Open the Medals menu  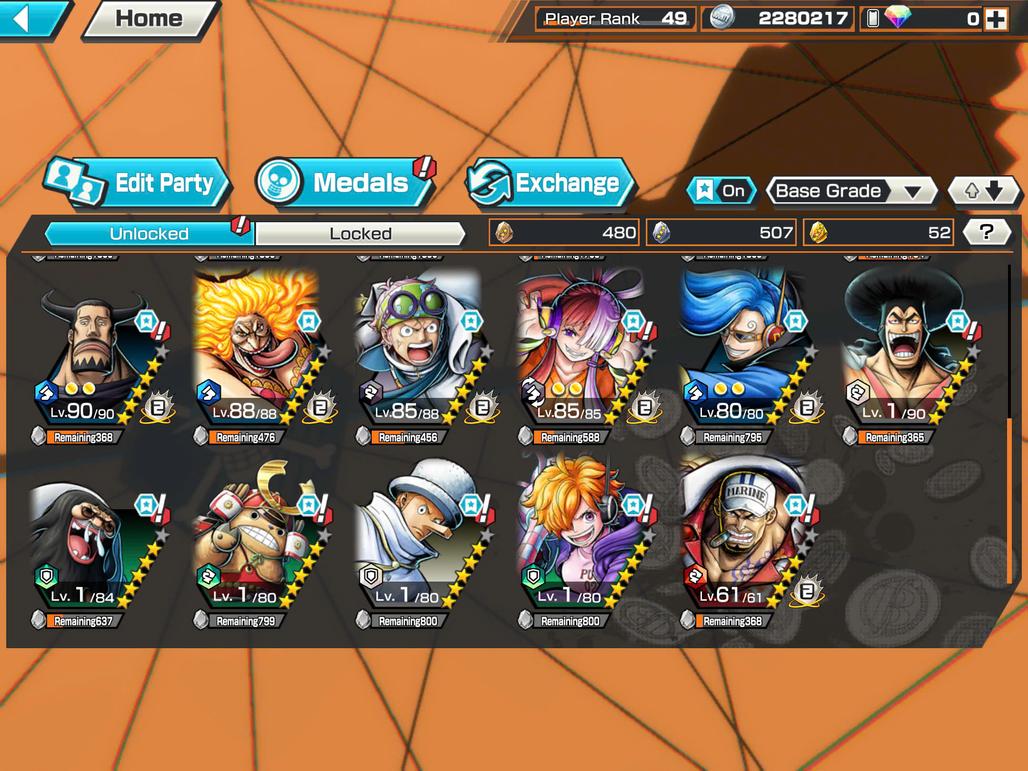coord(345,183)
